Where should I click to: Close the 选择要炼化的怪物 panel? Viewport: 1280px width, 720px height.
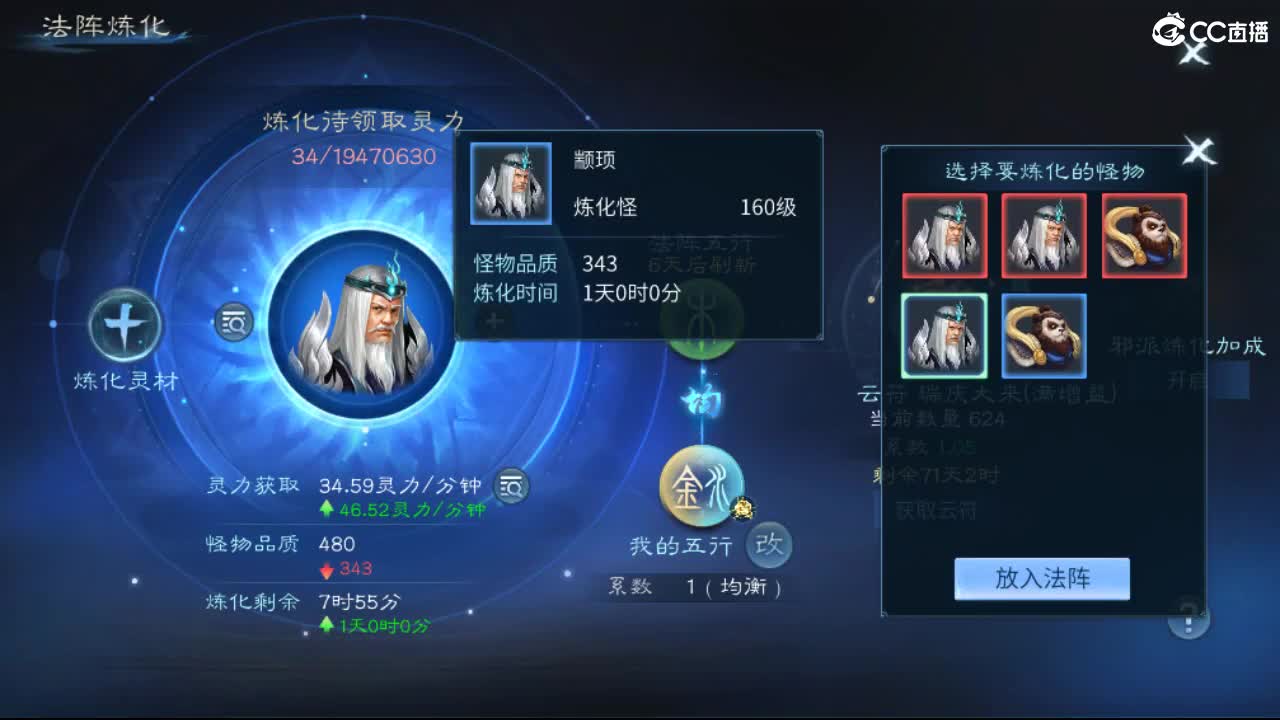click(1198, 150)
